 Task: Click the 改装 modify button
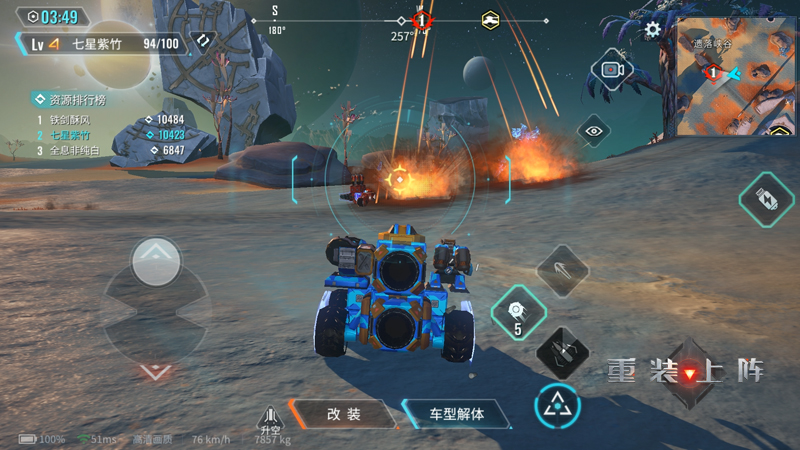(x=342, y=414)
